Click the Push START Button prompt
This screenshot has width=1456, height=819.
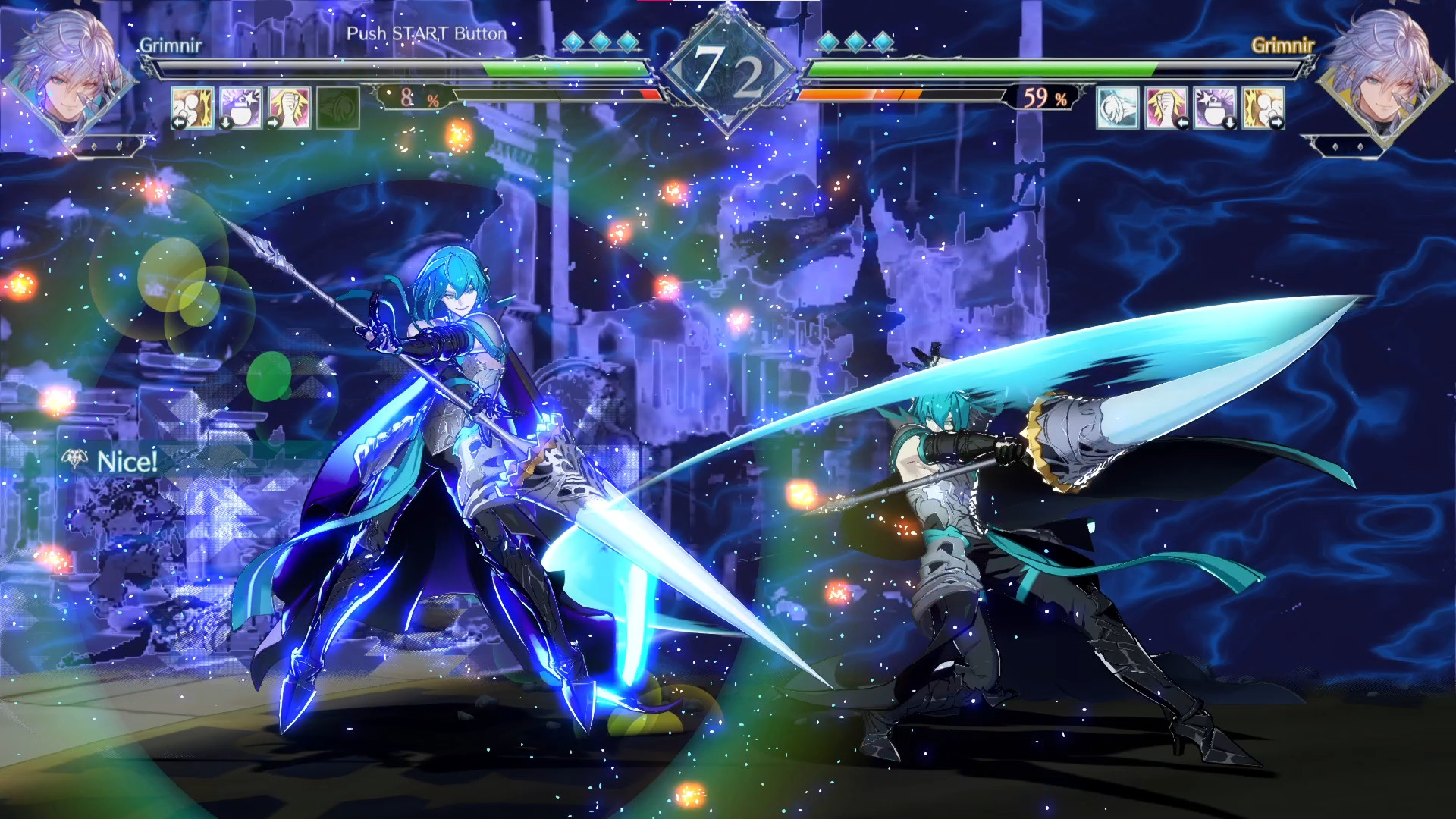[x=427, y=33]
